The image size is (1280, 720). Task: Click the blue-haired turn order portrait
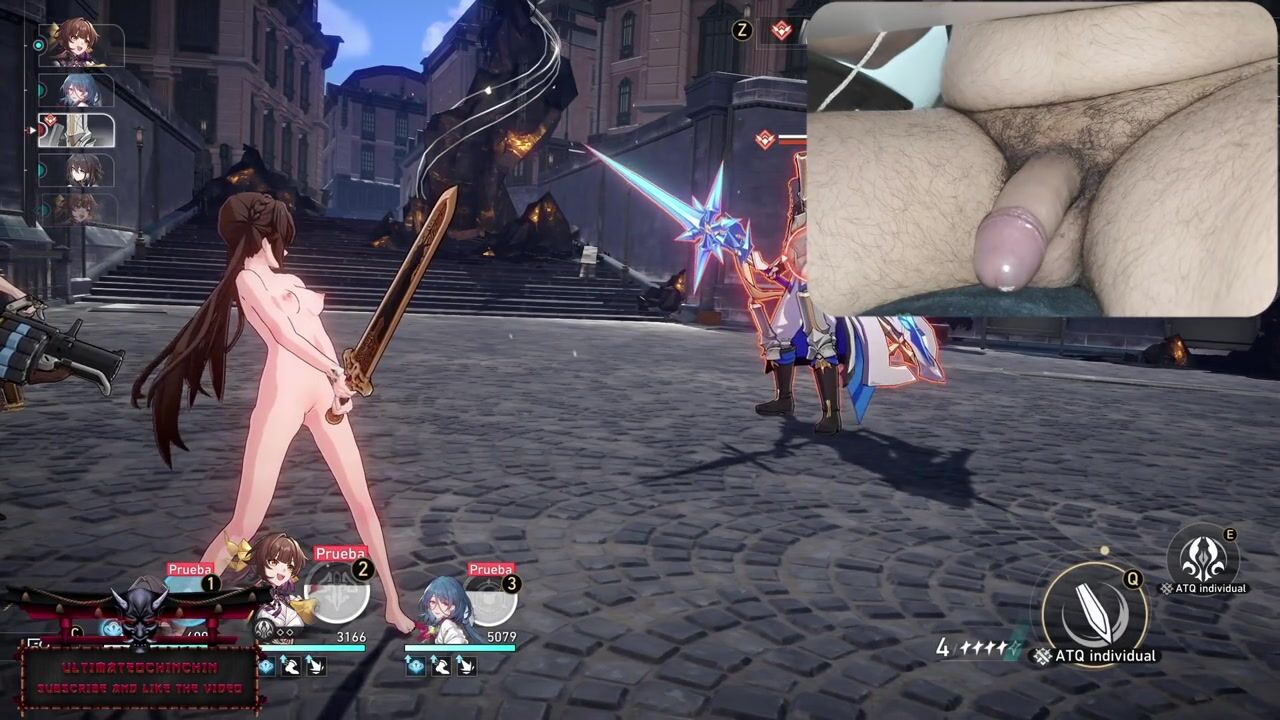coord(77,91)
